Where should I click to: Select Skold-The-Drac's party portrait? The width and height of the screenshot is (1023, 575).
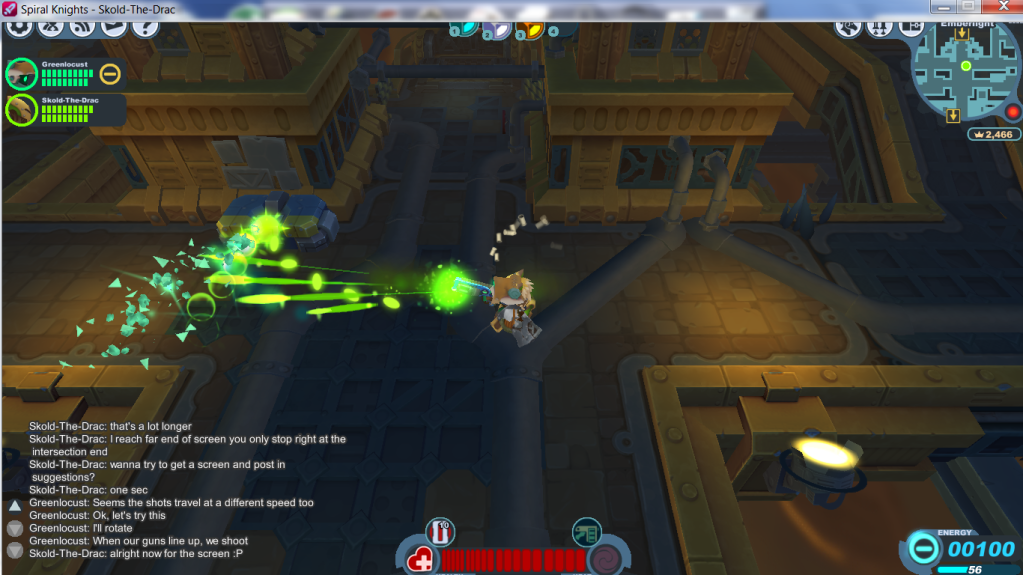point(20,108)
